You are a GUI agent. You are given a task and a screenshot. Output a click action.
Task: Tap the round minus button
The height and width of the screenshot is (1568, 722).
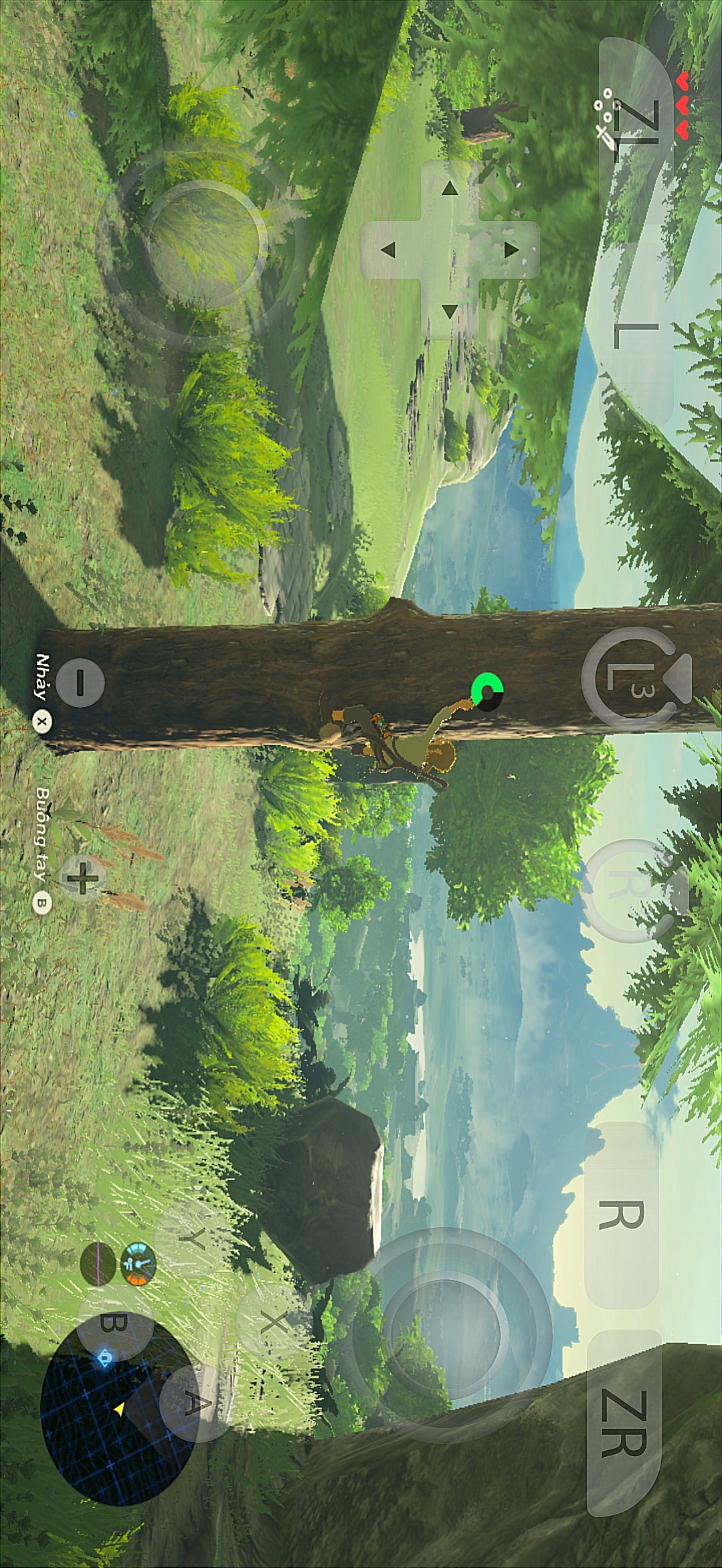pos(80,683)
